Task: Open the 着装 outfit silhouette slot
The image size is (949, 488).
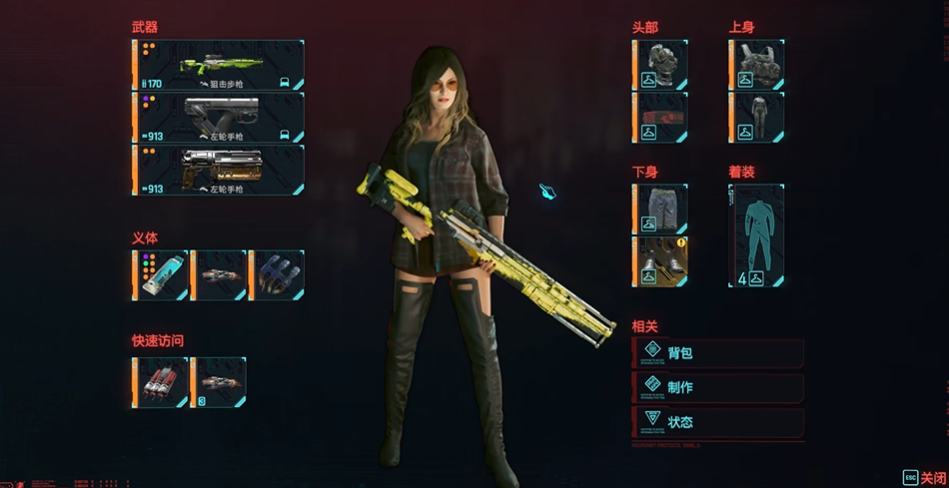Action: click(757, 235)
